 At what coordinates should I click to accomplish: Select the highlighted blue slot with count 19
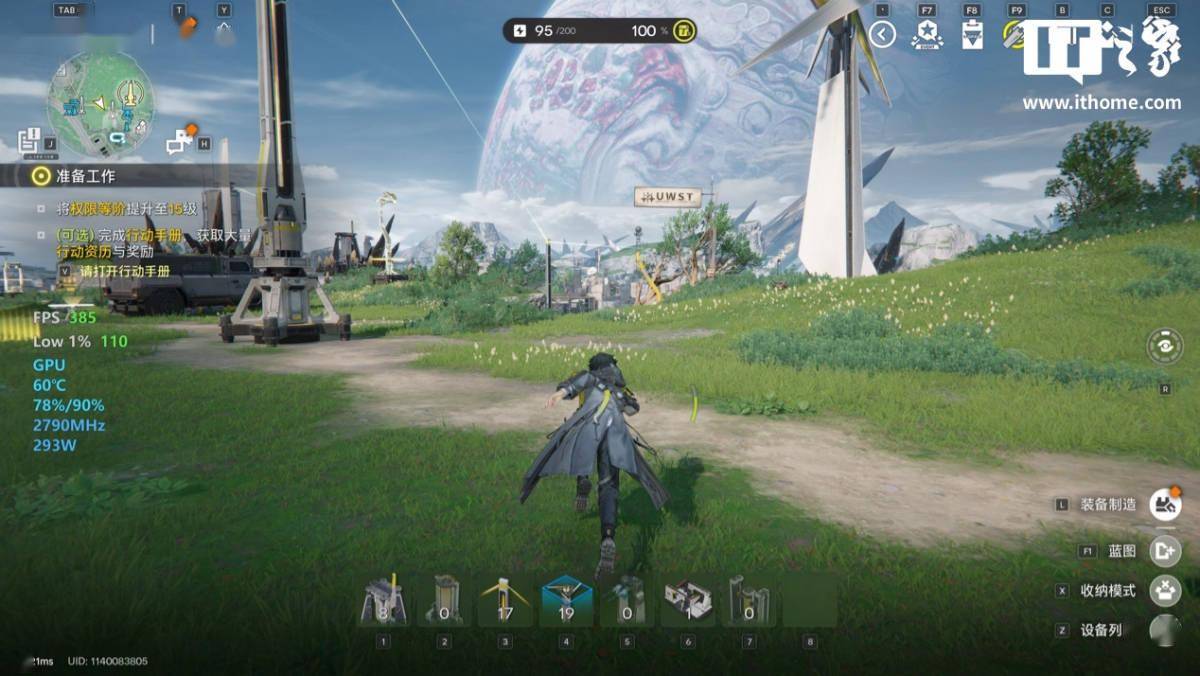point(566,602)
